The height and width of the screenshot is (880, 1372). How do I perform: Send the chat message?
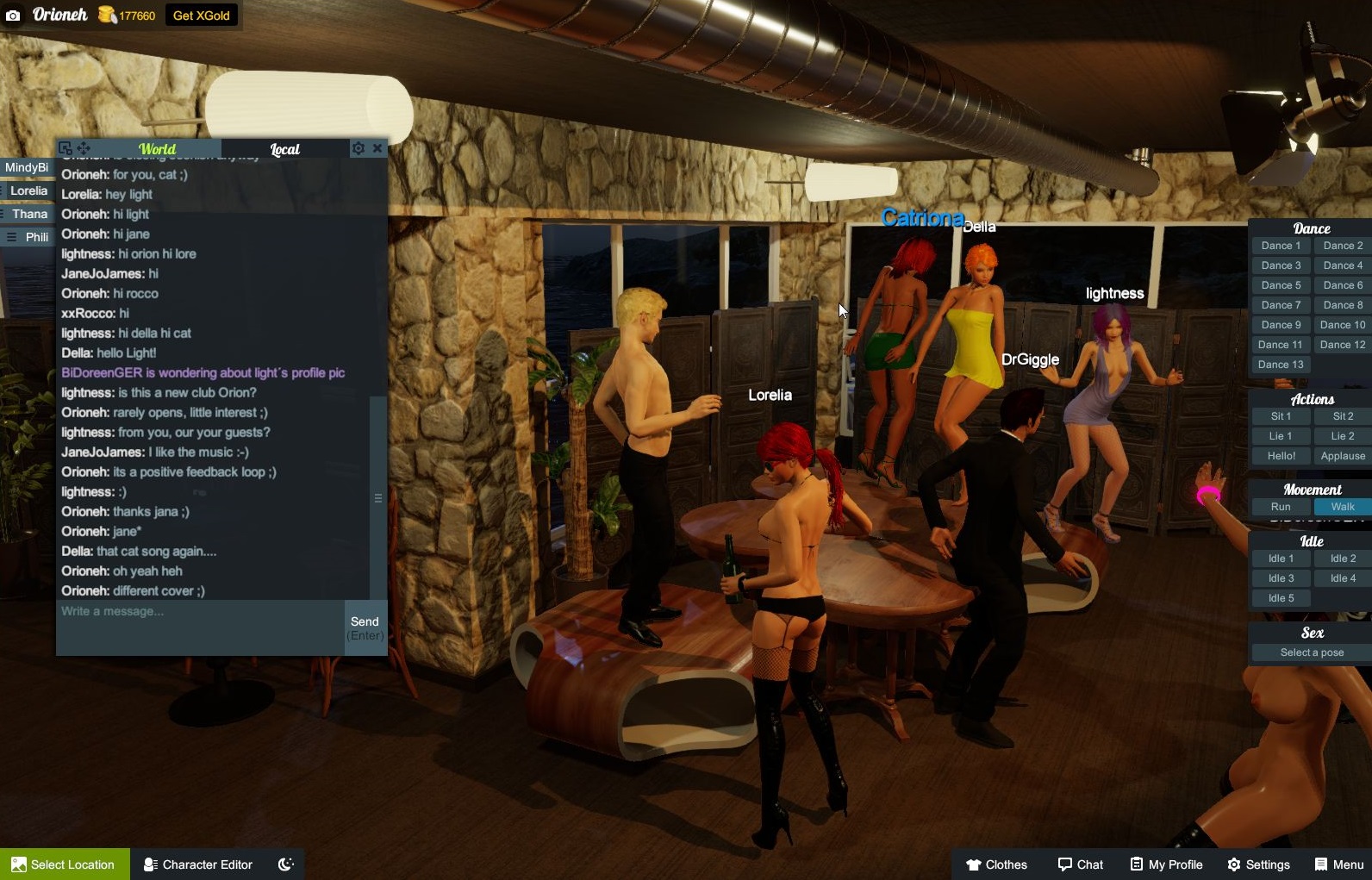tap(365, 627)
